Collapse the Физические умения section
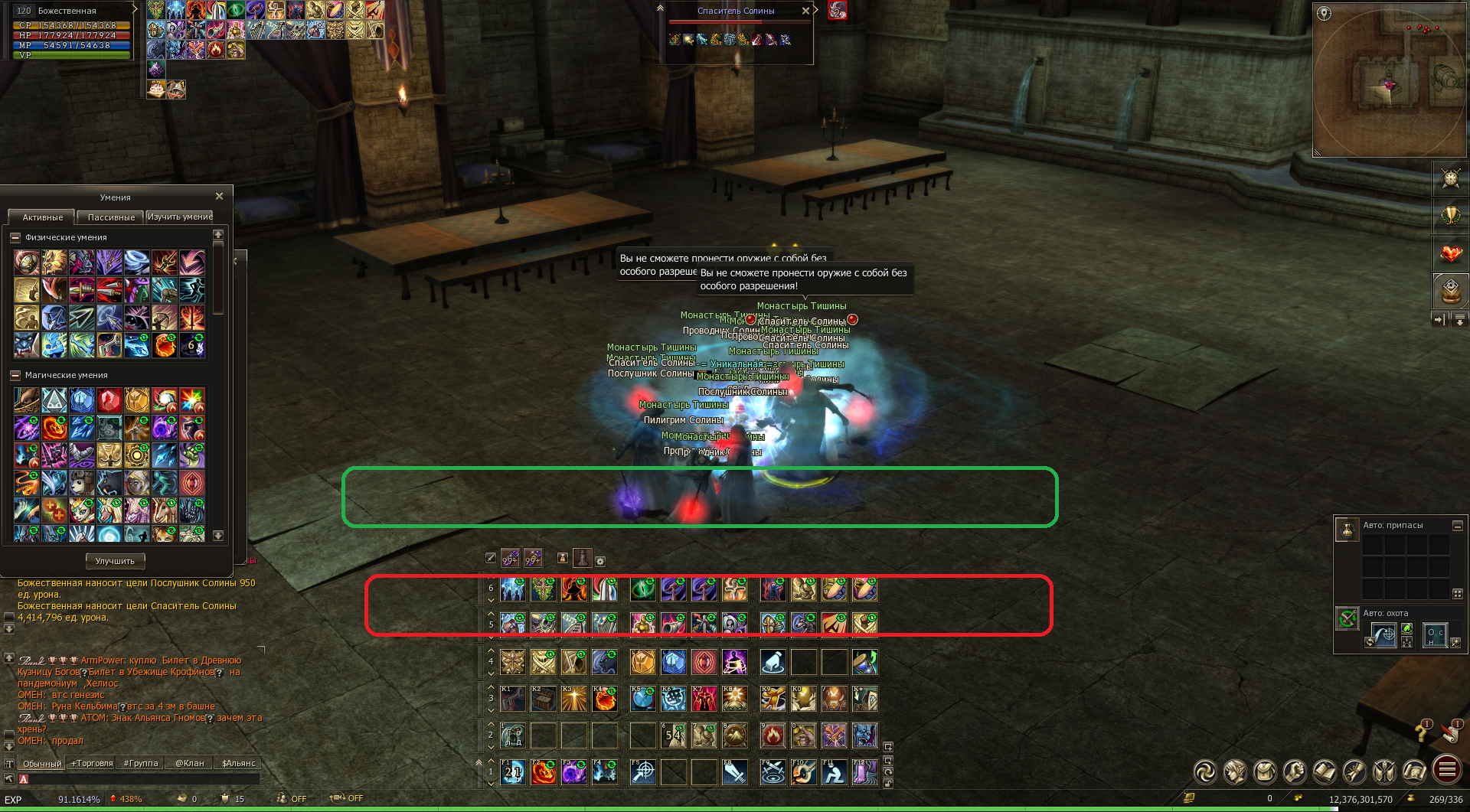Screen dimensions: 1470x812 click(15, 238)
